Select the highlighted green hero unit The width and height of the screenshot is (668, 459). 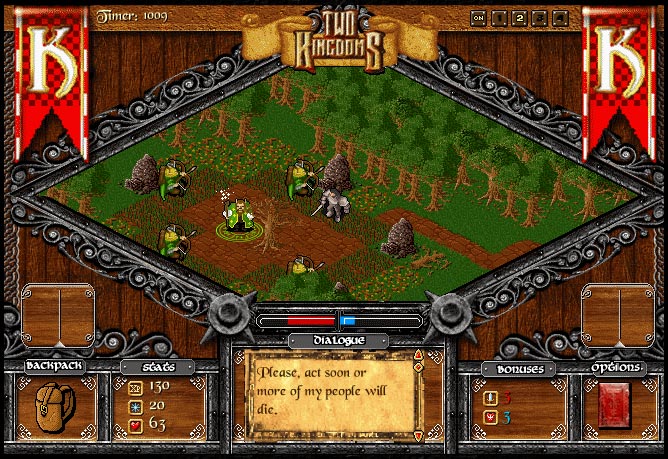click(238, 215)
